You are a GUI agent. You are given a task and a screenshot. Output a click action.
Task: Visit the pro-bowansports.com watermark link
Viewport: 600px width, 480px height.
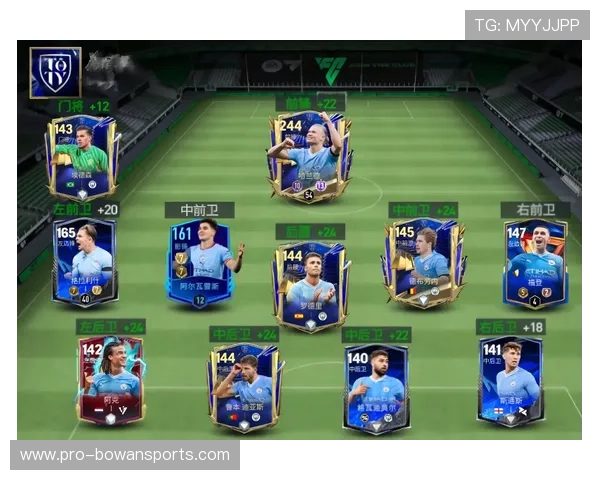point(125,455)
